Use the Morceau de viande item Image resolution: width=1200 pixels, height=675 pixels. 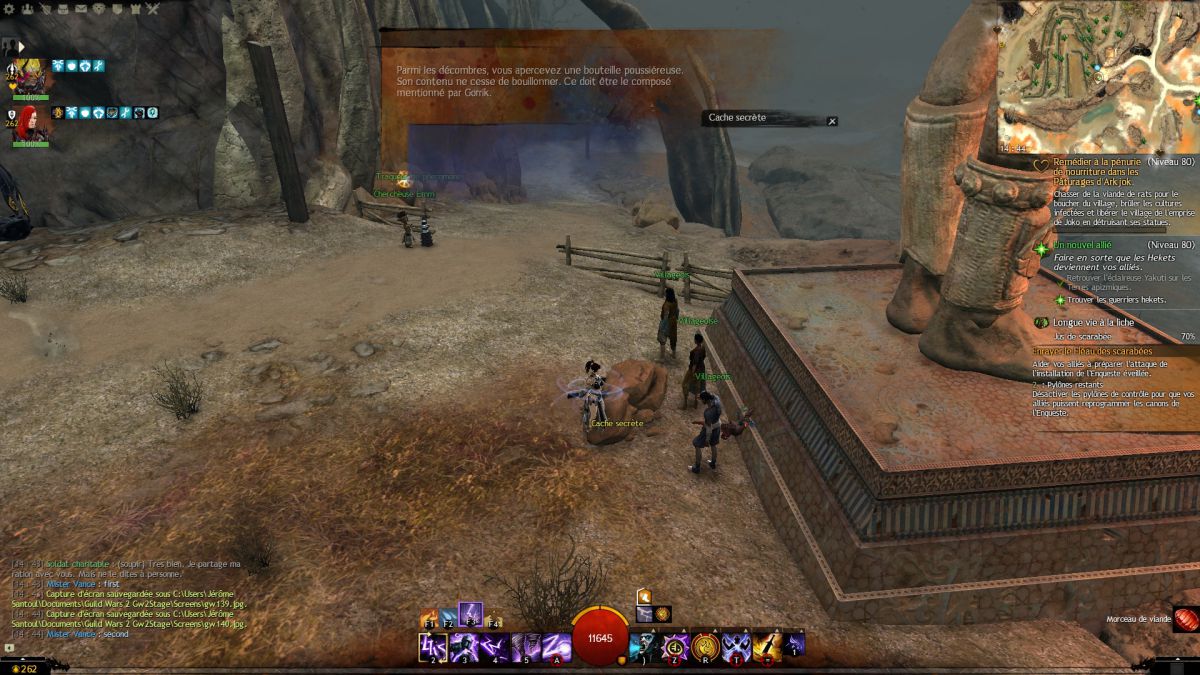click(1185, 619)
